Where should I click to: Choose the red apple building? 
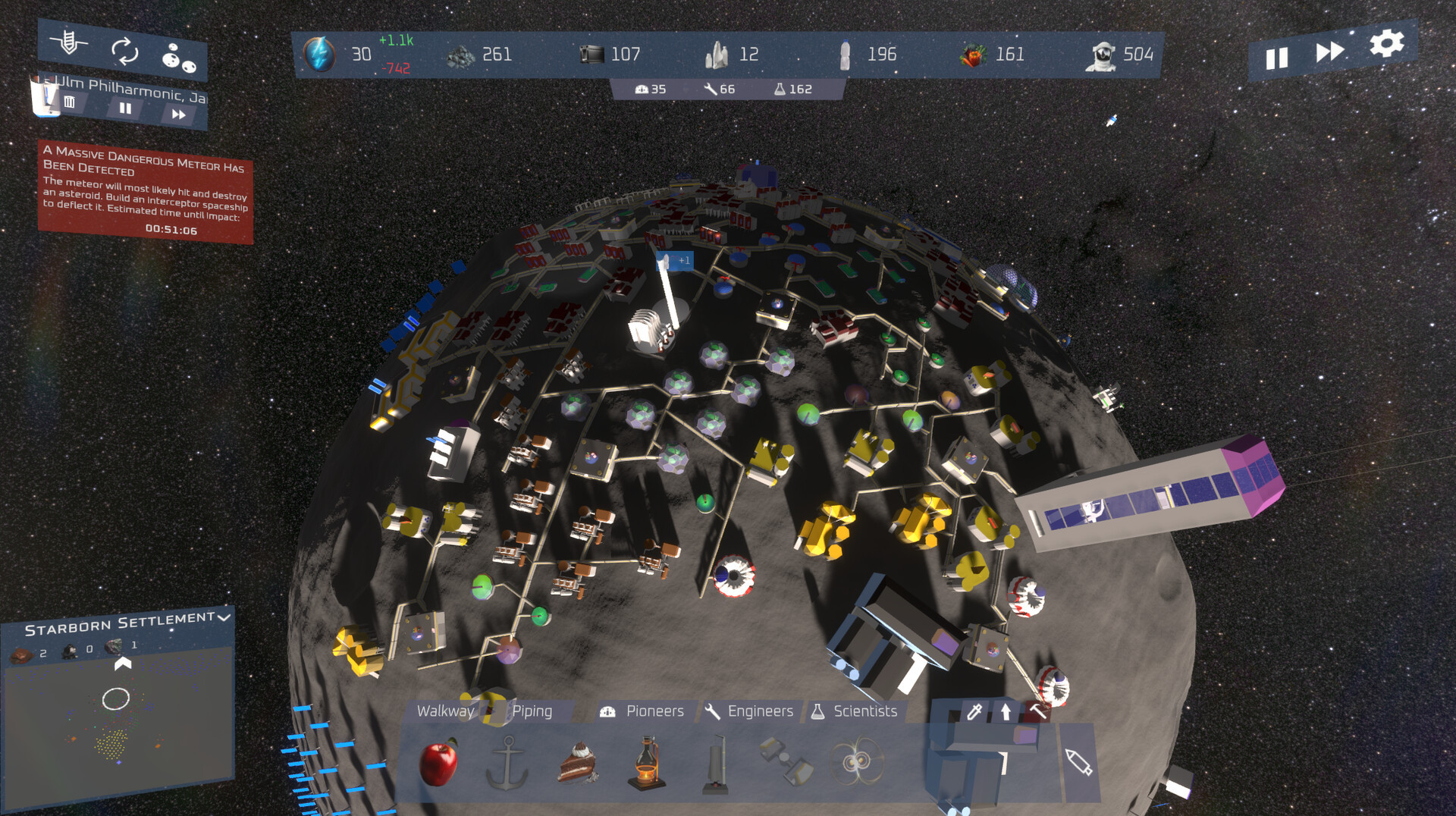point(438,762)
